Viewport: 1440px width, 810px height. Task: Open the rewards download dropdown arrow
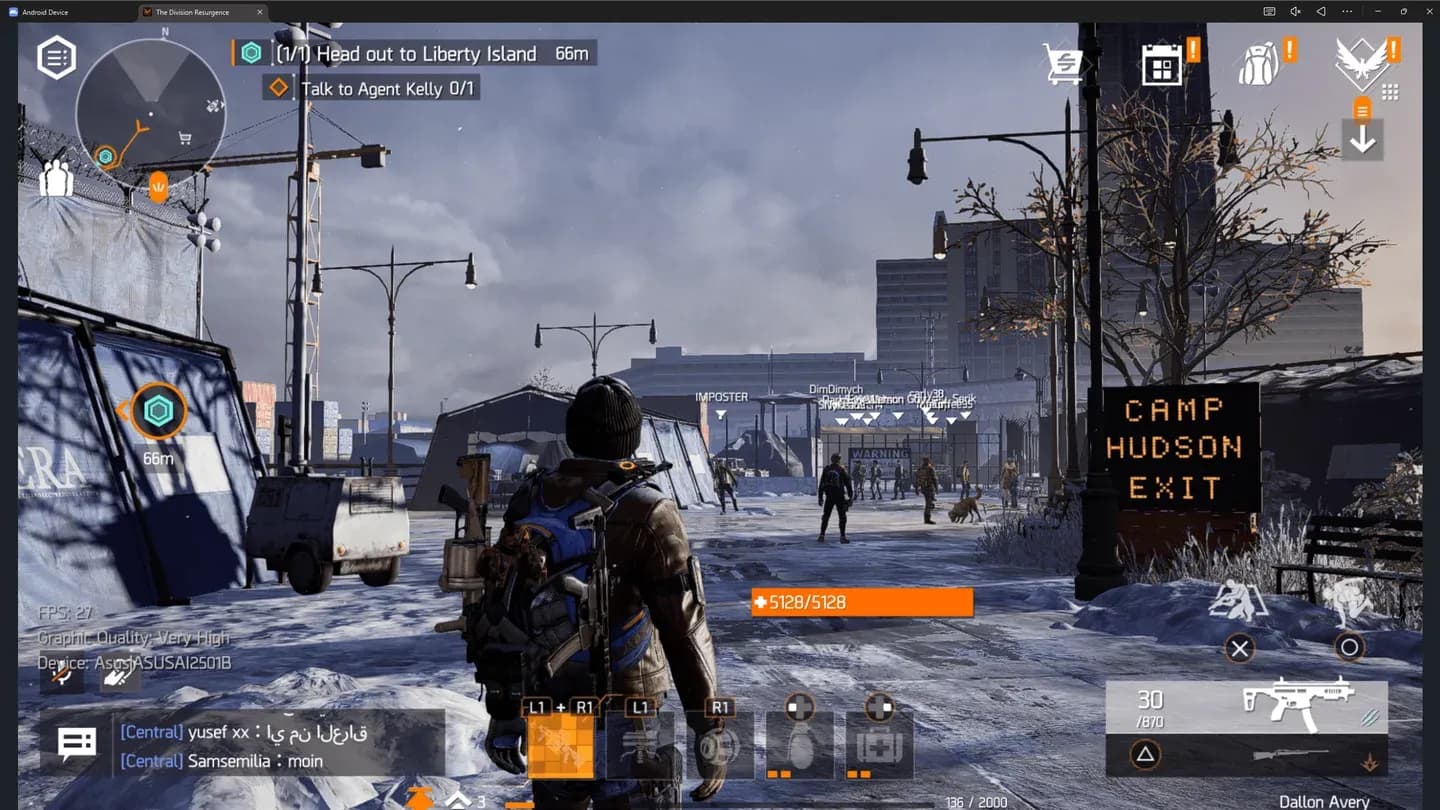click(1362, 139)
